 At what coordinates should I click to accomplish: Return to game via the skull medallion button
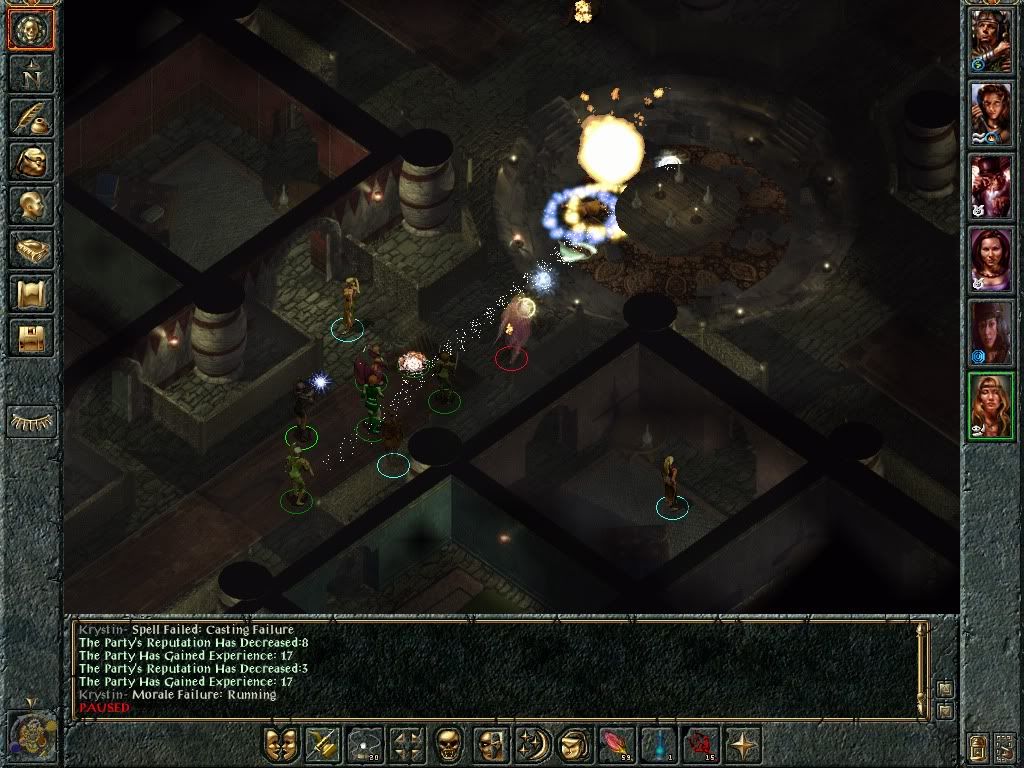(x=31, y=29)
